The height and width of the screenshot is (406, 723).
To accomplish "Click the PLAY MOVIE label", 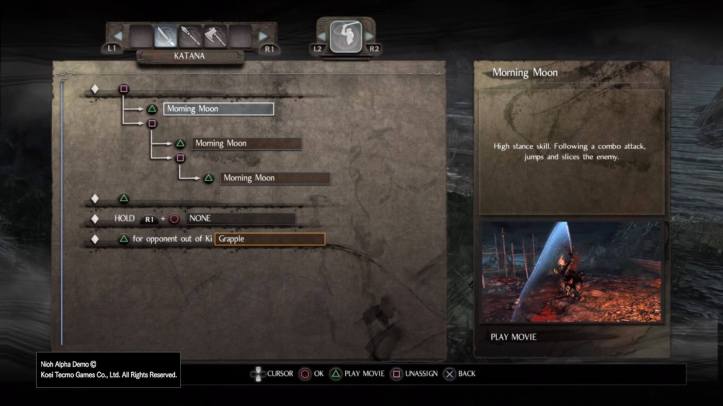I will [x=513, y=337].
